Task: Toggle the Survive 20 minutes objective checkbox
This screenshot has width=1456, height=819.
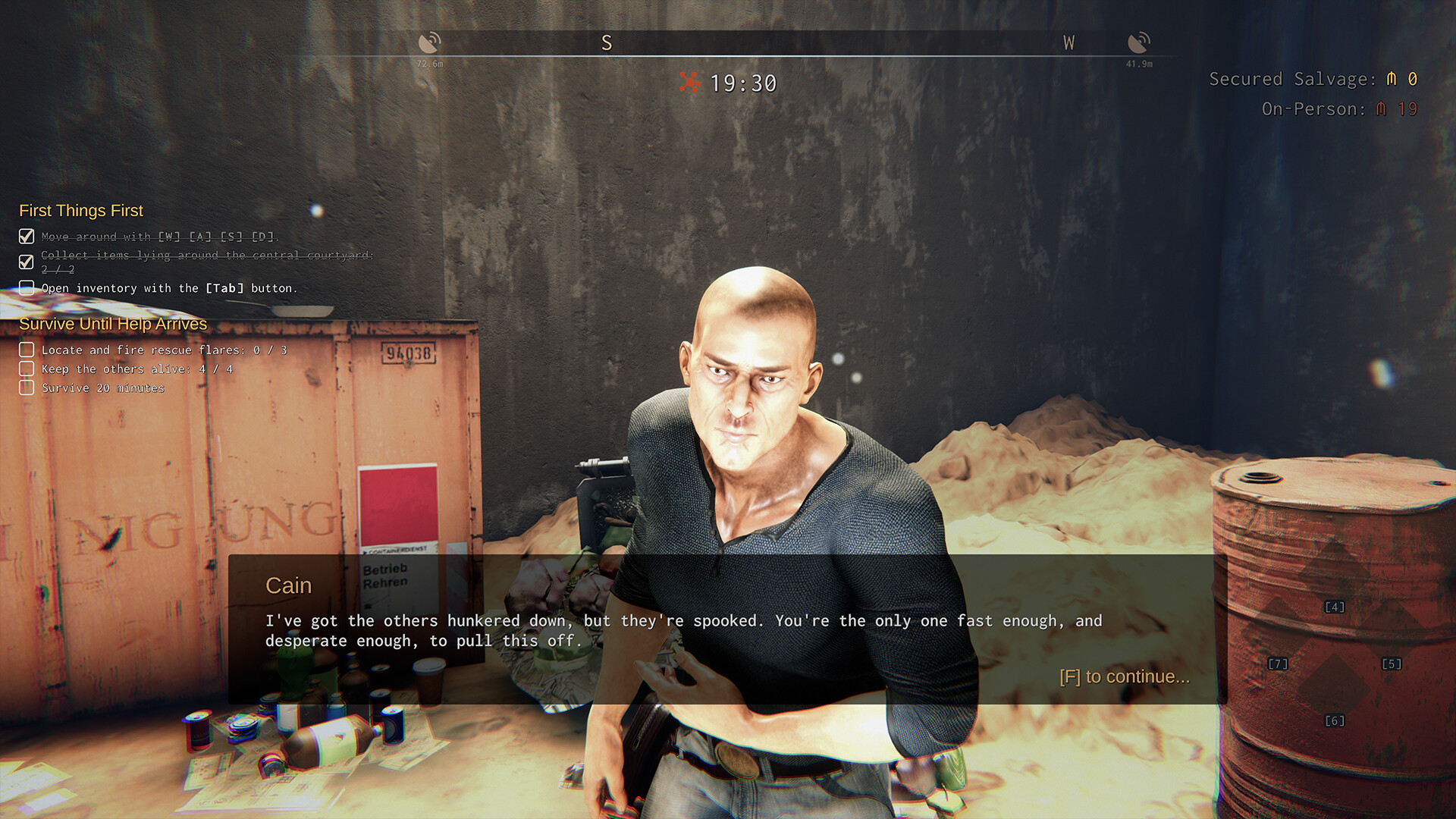Action: pyautogui.click(x=27, y=388)
